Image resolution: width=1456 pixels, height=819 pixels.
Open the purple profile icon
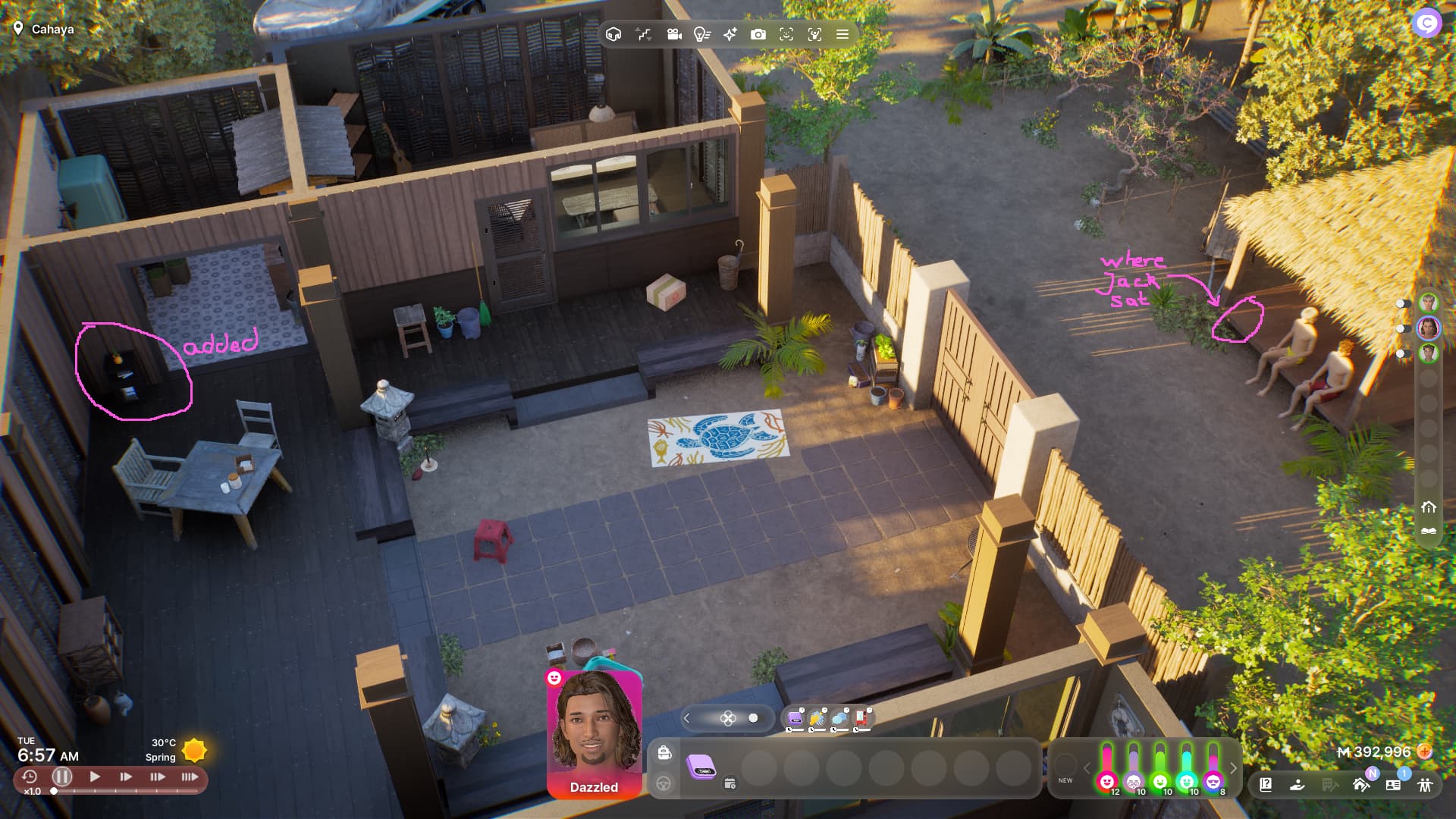(x=1426, y=23)
